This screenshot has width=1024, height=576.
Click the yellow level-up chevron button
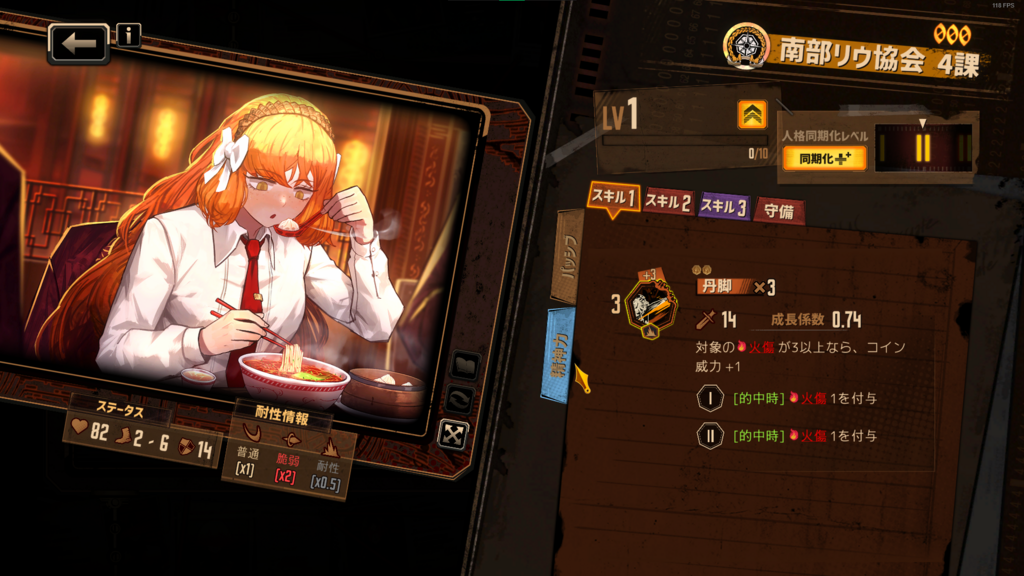click(752, 116)
